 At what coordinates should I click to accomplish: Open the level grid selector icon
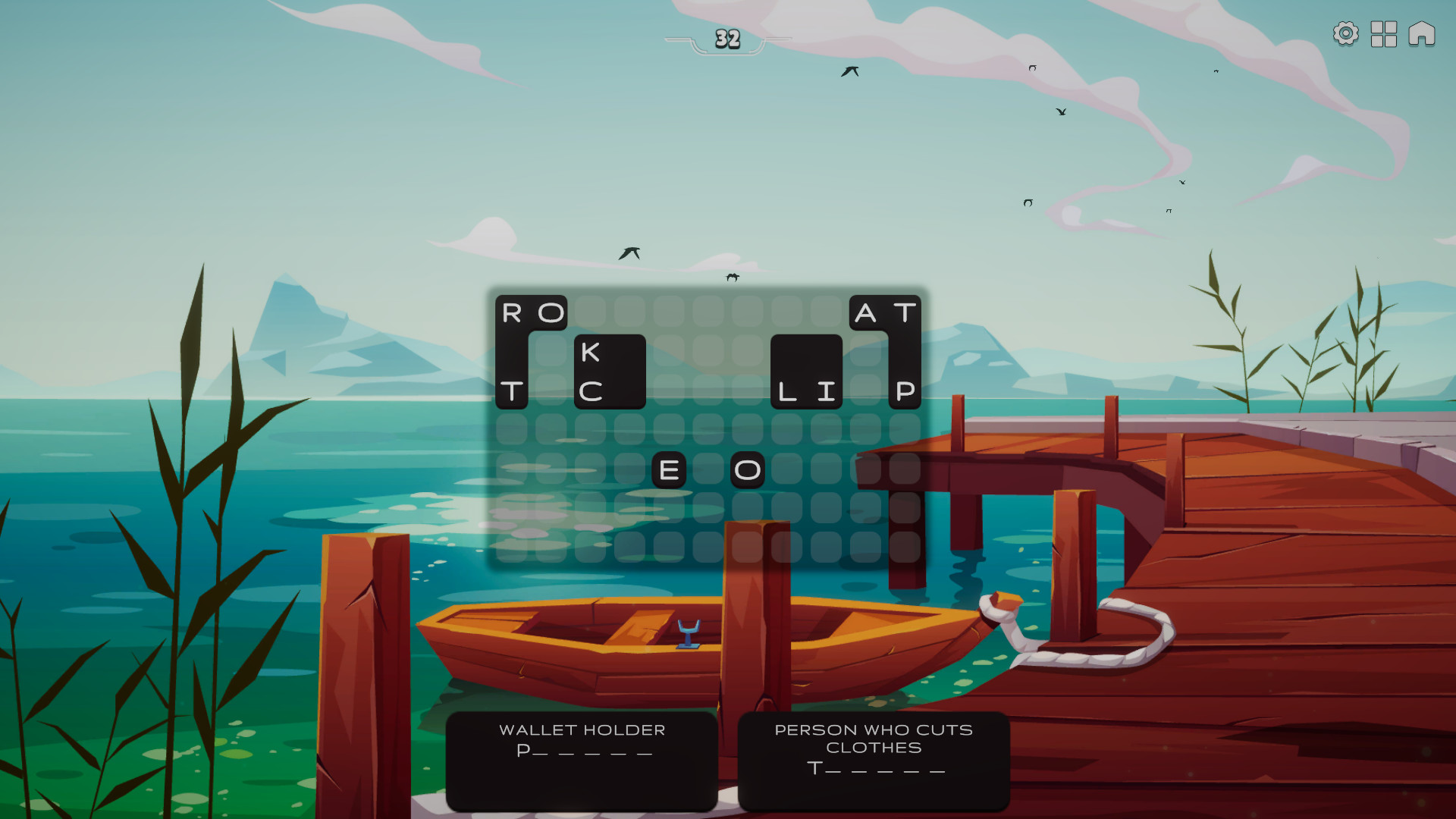(x=1382, y=34)
